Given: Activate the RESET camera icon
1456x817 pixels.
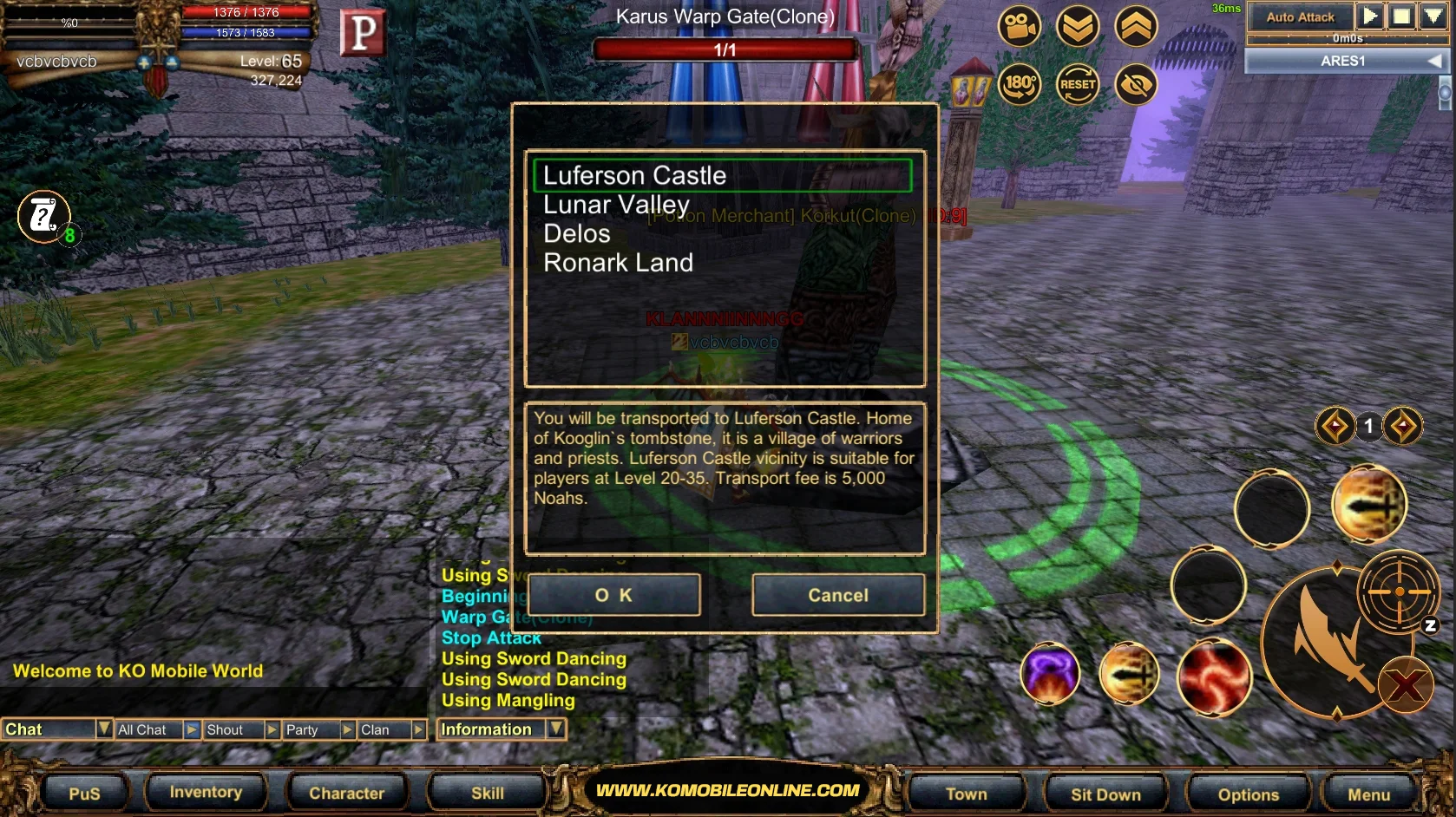Looking at the screenshot, I should pos(1078,85).
